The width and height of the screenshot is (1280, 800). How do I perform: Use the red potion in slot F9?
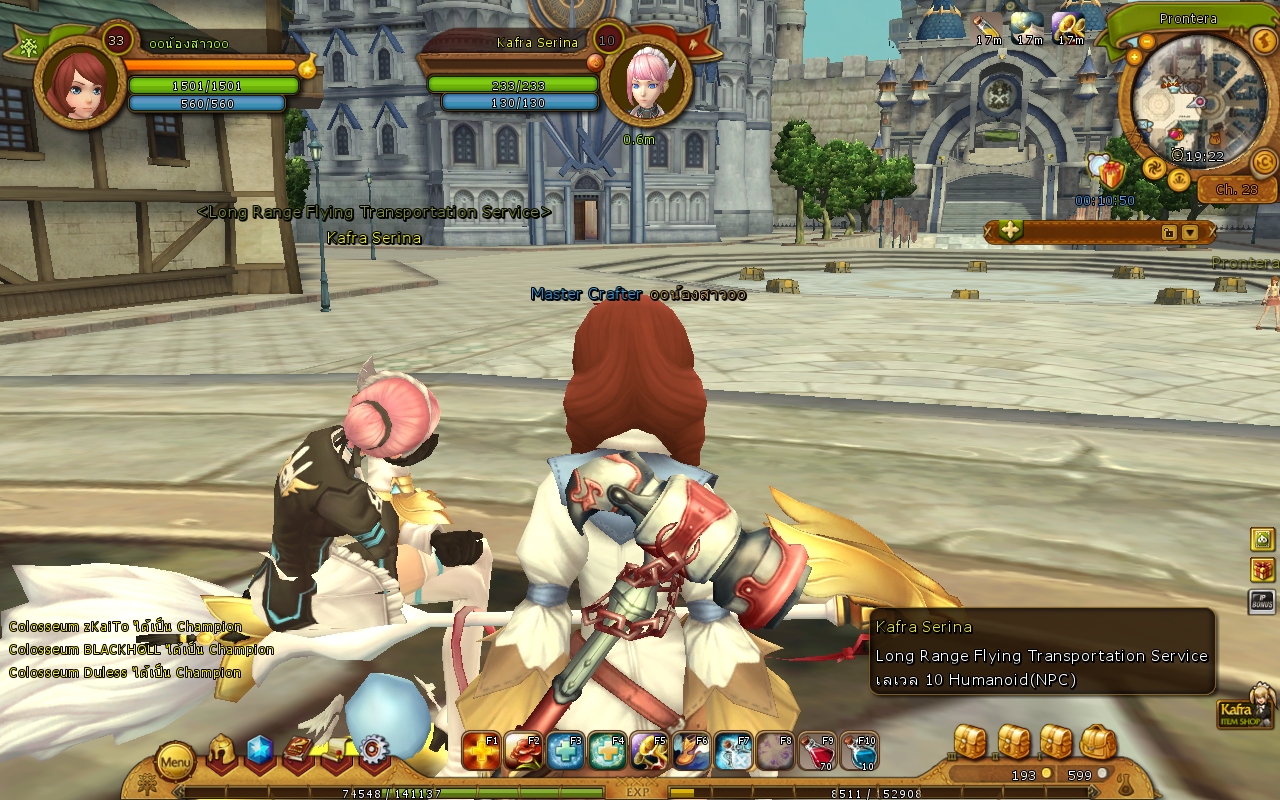point(817,752)
